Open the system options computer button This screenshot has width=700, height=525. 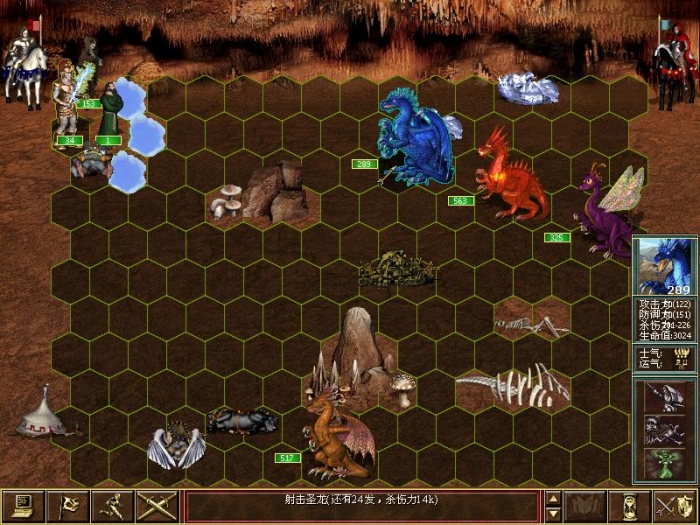(19, 506)
